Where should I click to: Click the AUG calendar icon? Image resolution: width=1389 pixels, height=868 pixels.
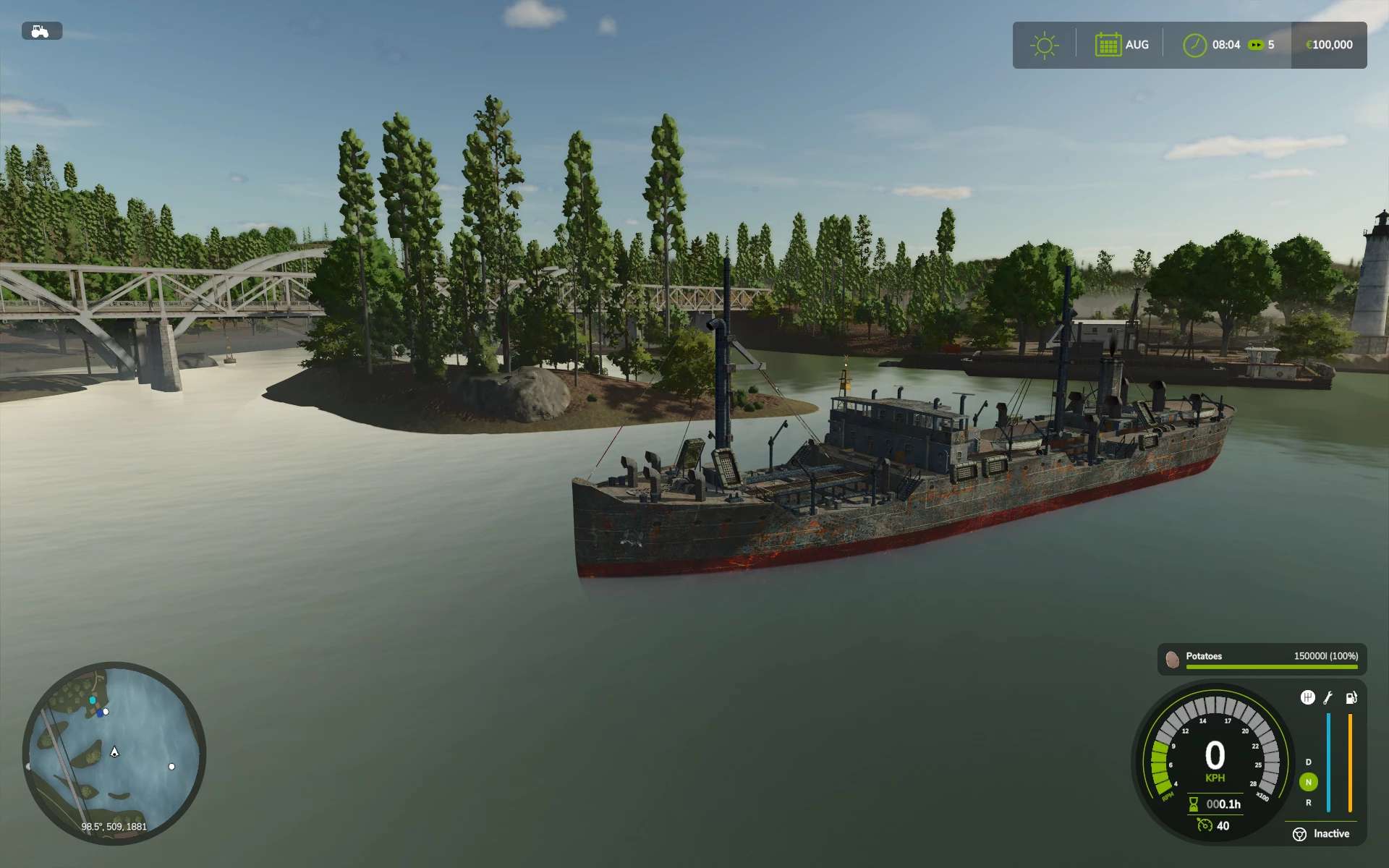(x=1108, y=45)
